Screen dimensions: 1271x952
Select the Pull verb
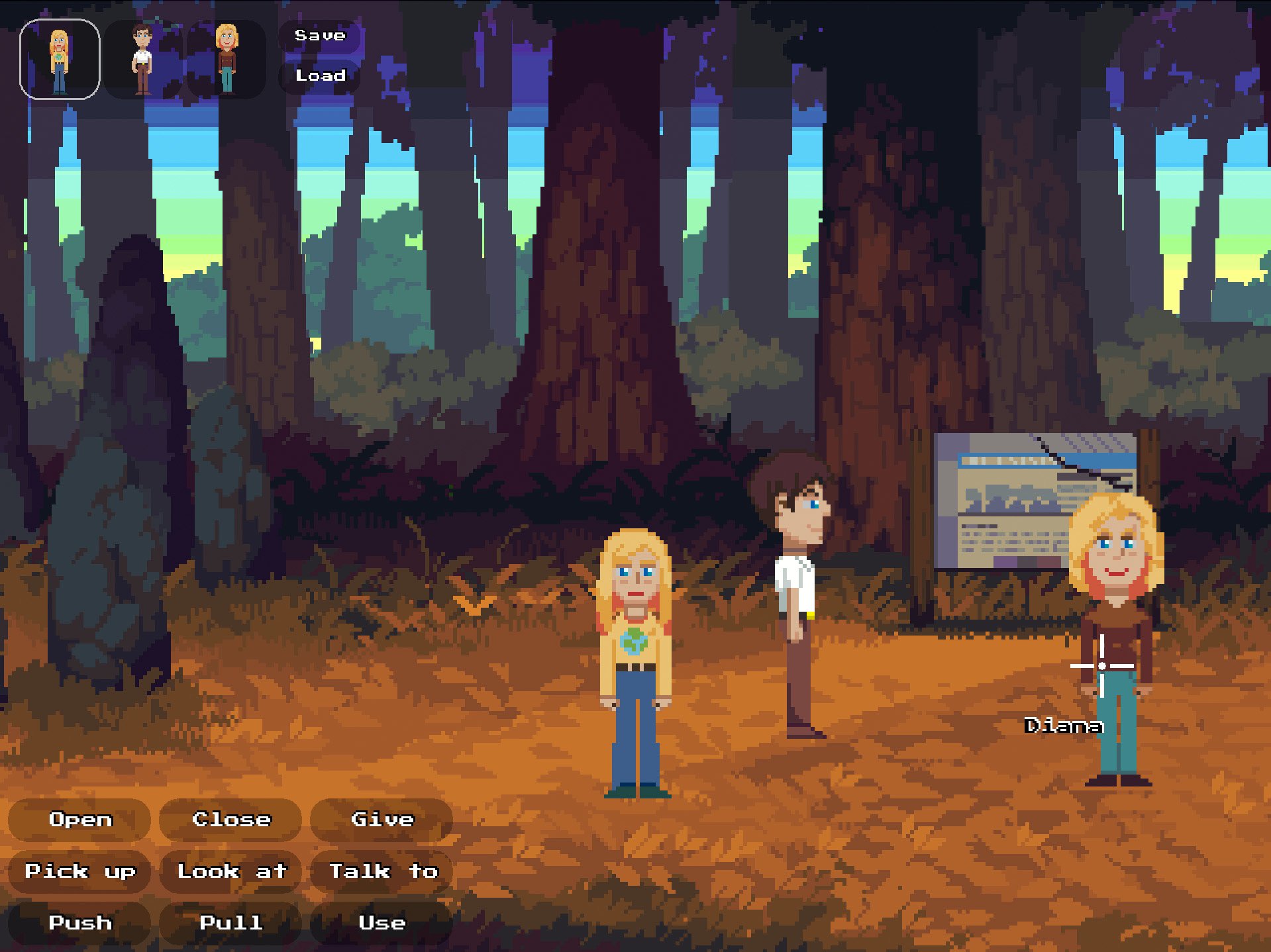pyautogui.click(x=231, y=923)
